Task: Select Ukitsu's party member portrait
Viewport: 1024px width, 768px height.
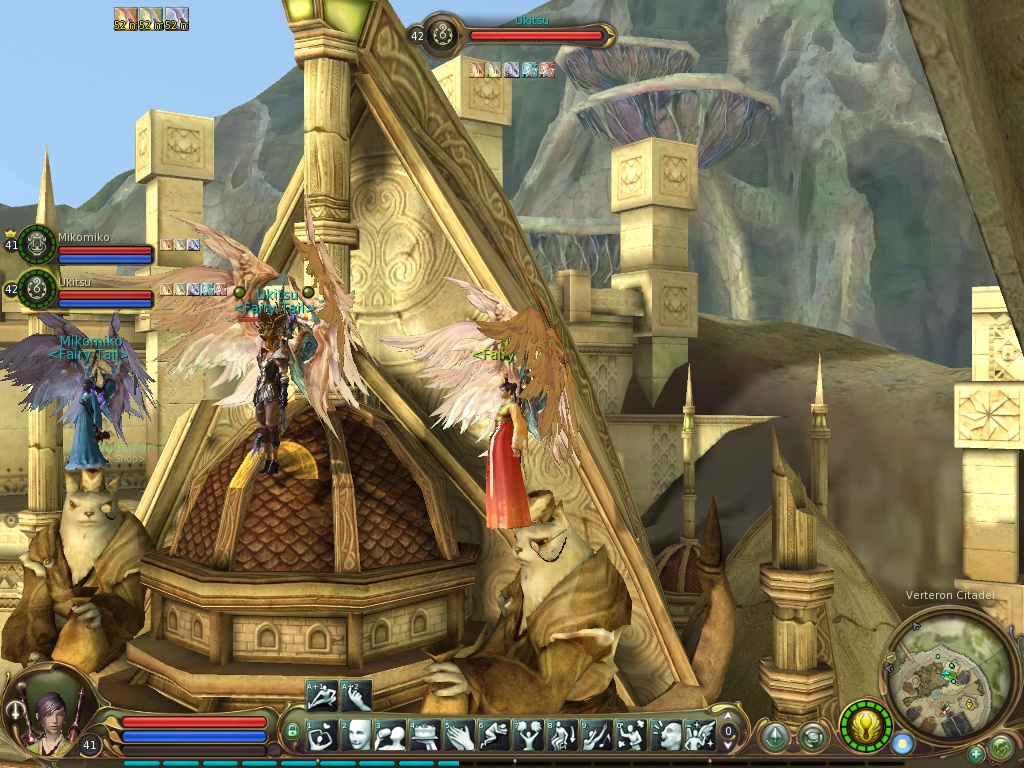Action: (x=37, y=289)
